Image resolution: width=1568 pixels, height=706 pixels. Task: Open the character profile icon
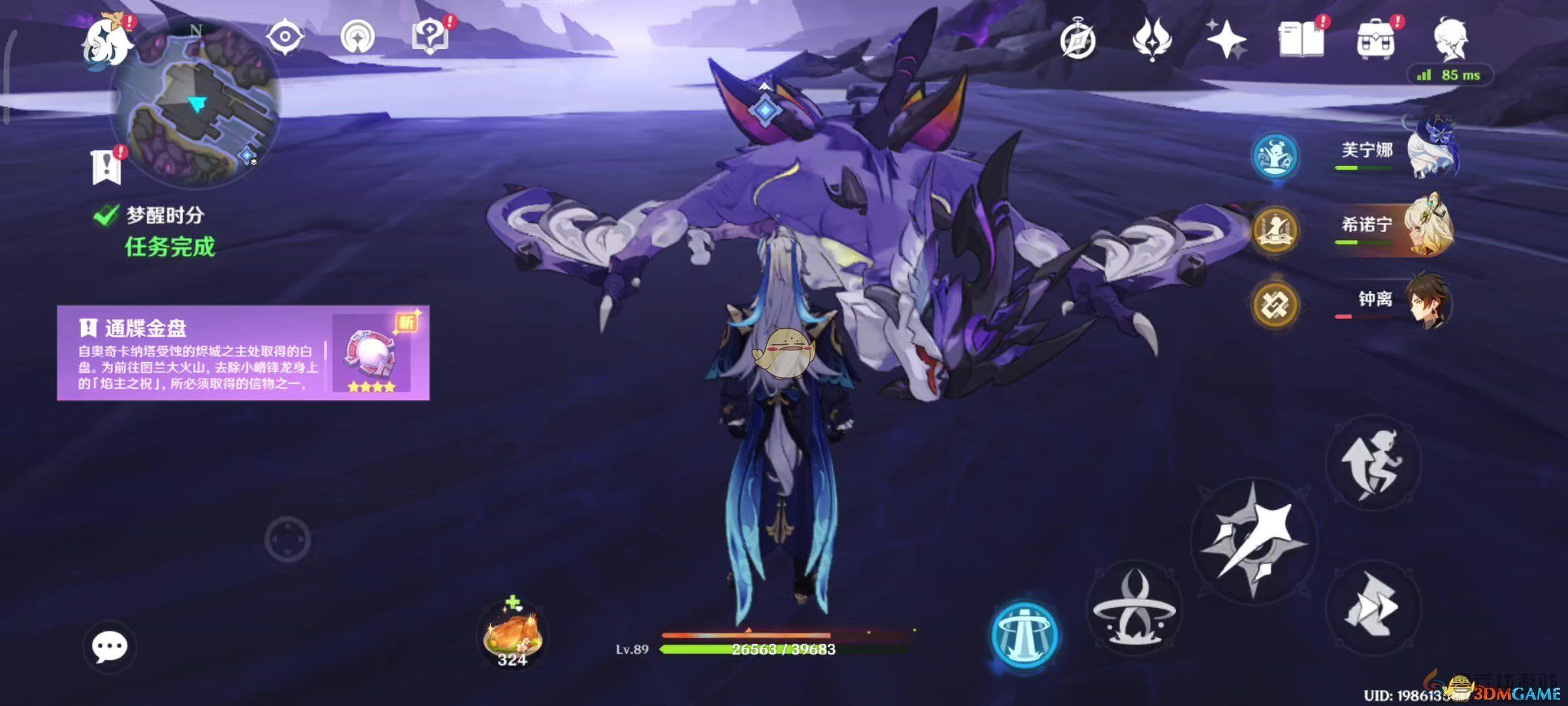1450,39
